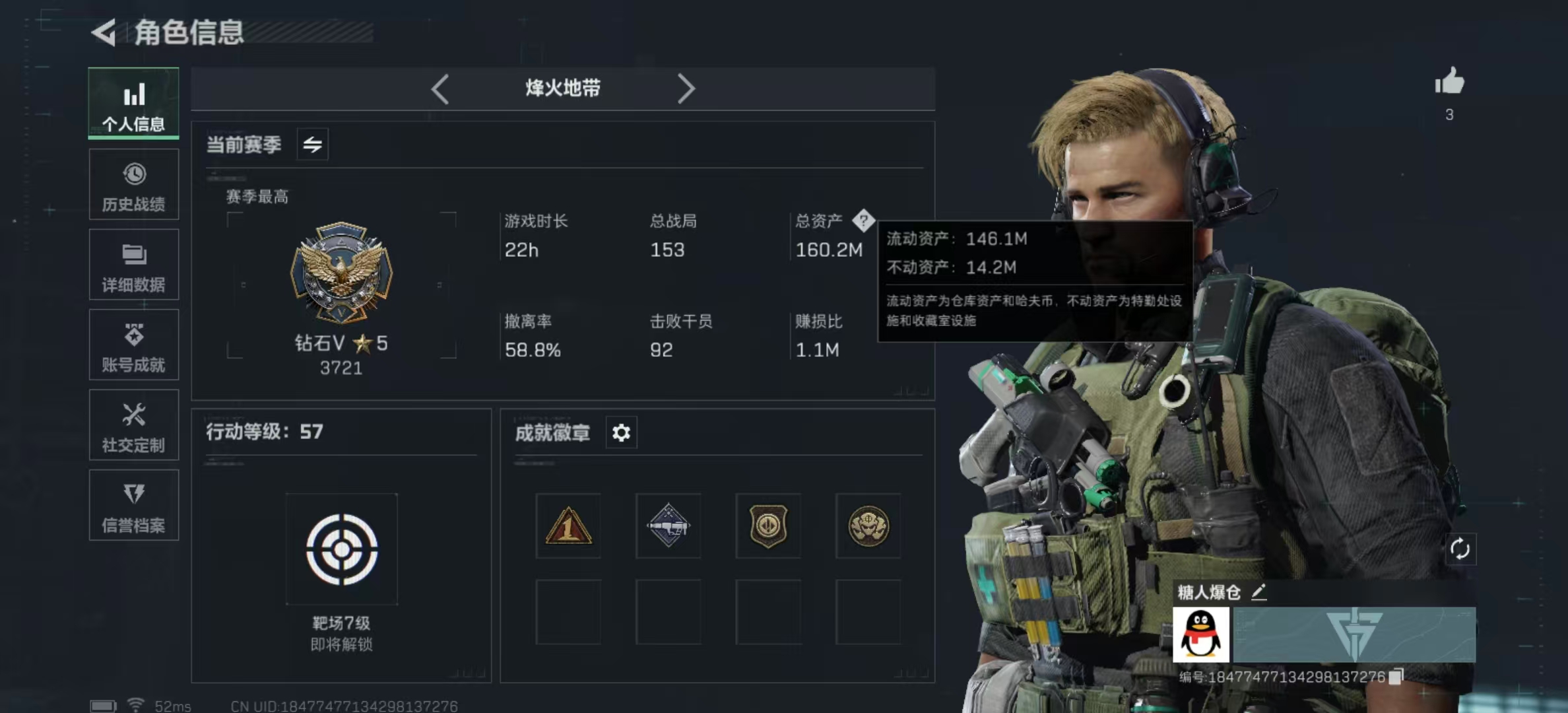Switch to the 历史战绩 tab

tap(134, 185)
